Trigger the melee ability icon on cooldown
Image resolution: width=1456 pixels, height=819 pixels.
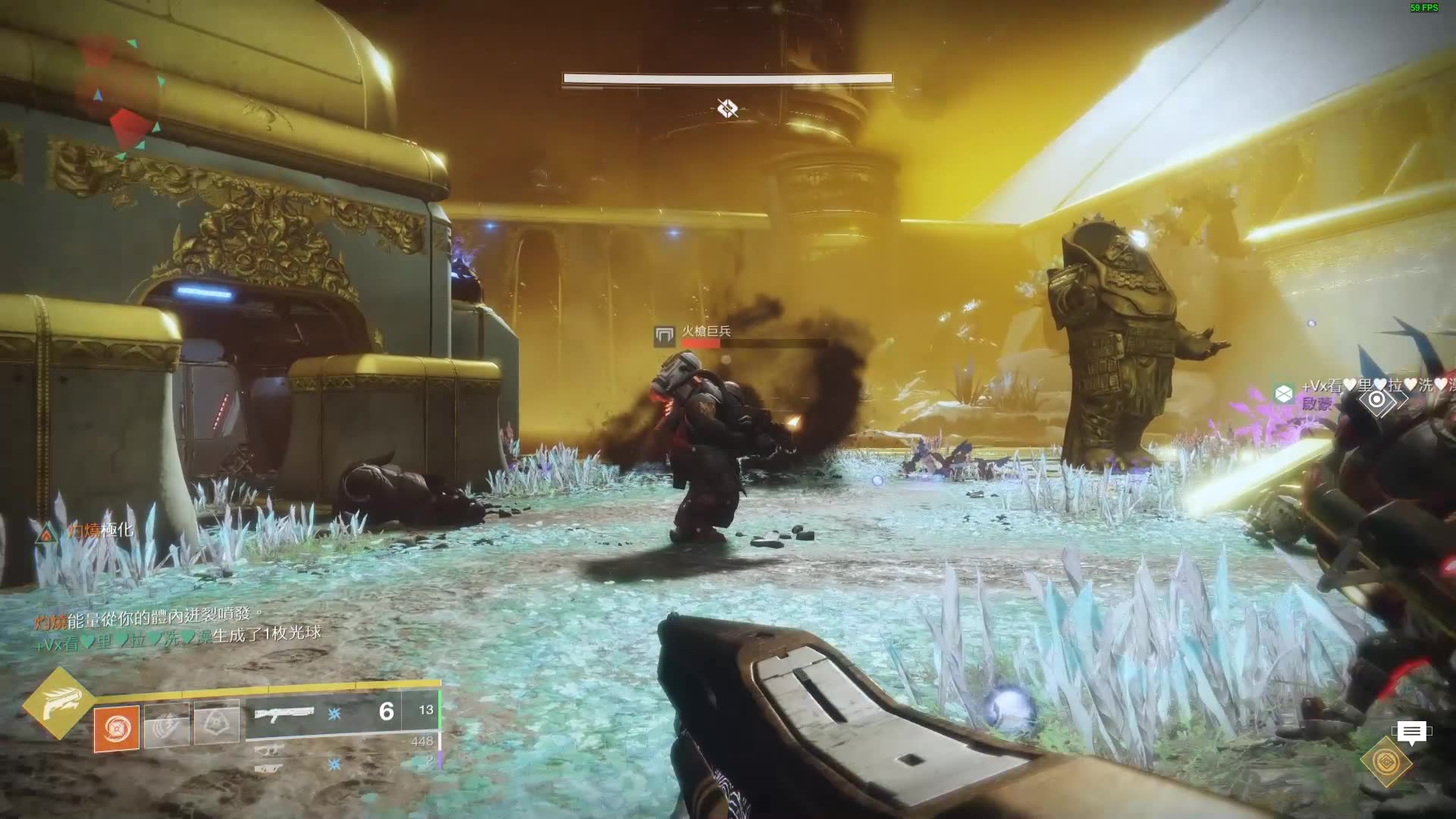pyautogui.click(x=167, y=725)
